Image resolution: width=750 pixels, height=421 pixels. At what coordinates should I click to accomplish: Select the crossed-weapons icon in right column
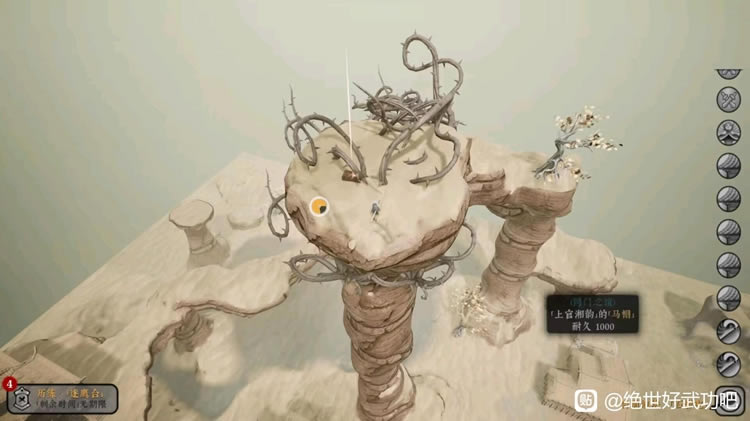click(729, 100)
